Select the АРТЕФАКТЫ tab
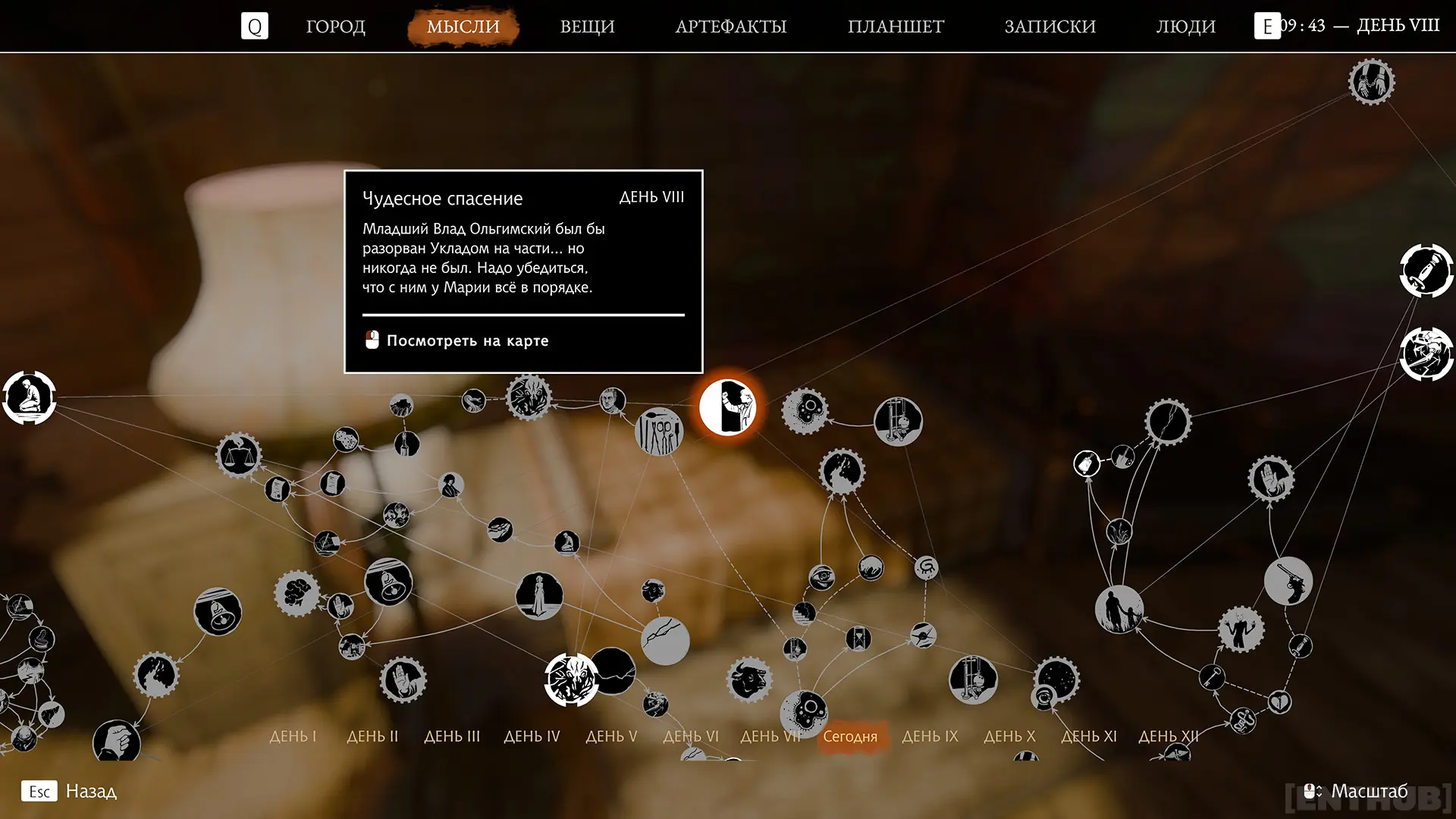The height and width of the screenshot is (819, 1456). coord(730,27)
